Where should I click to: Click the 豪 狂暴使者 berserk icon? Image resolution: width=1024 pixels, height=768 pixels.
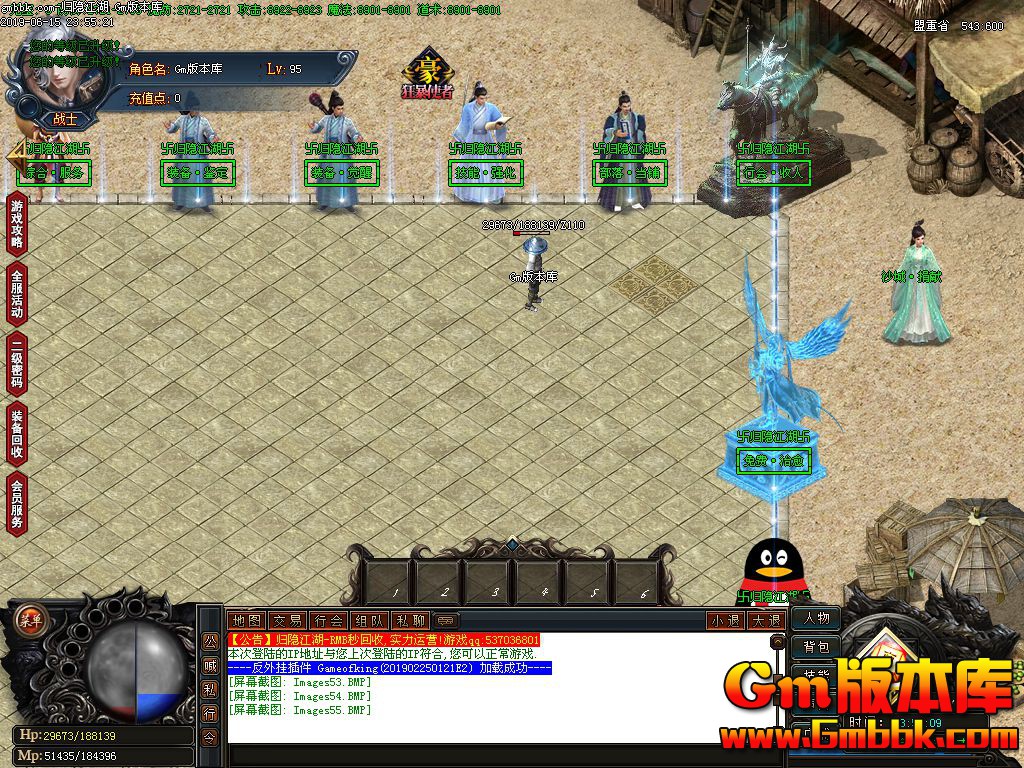pyautogui.click(x=428, y=74)
